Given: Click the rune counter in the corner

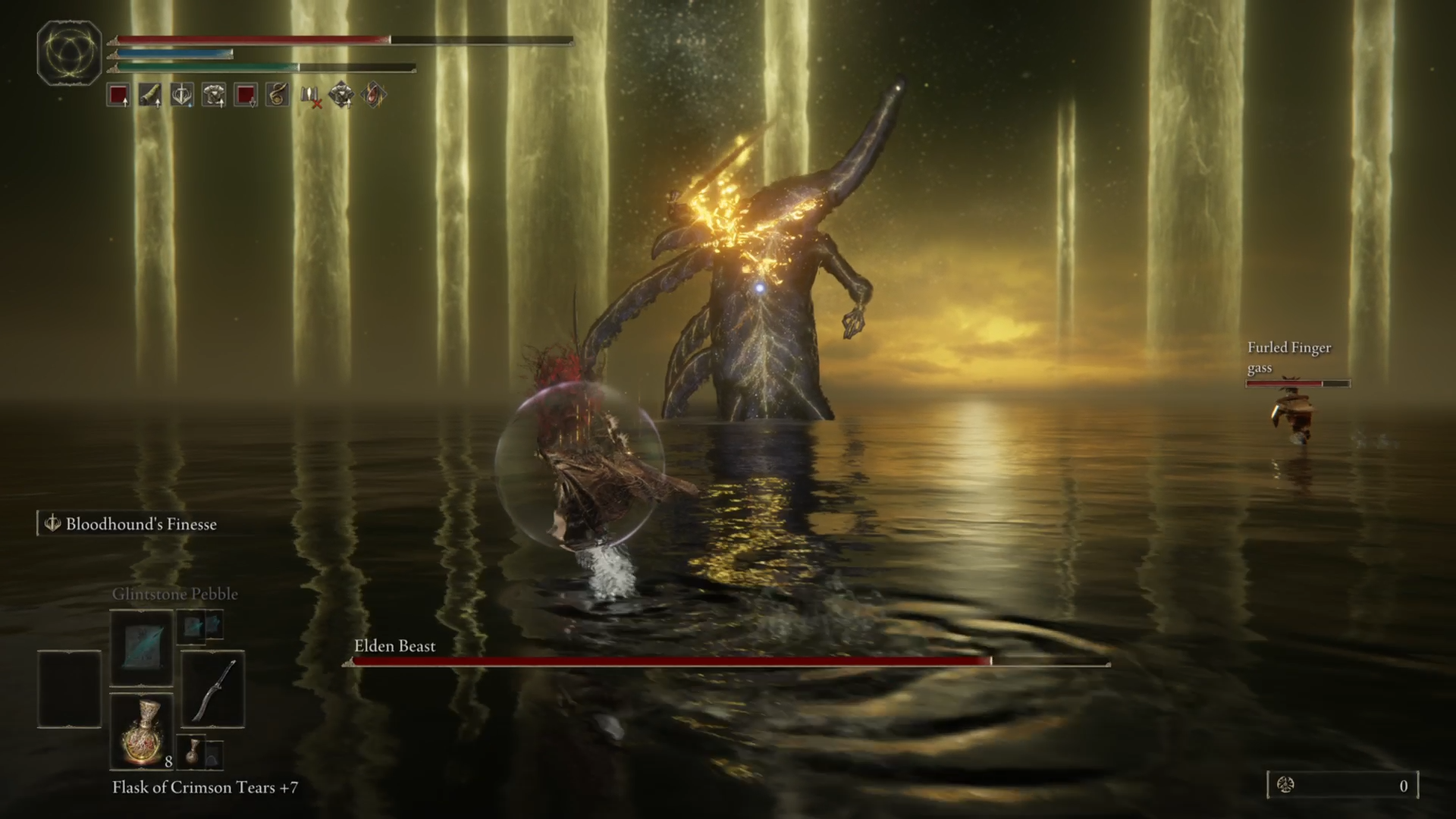Looking at the screenshot, I should point(1342,786).
